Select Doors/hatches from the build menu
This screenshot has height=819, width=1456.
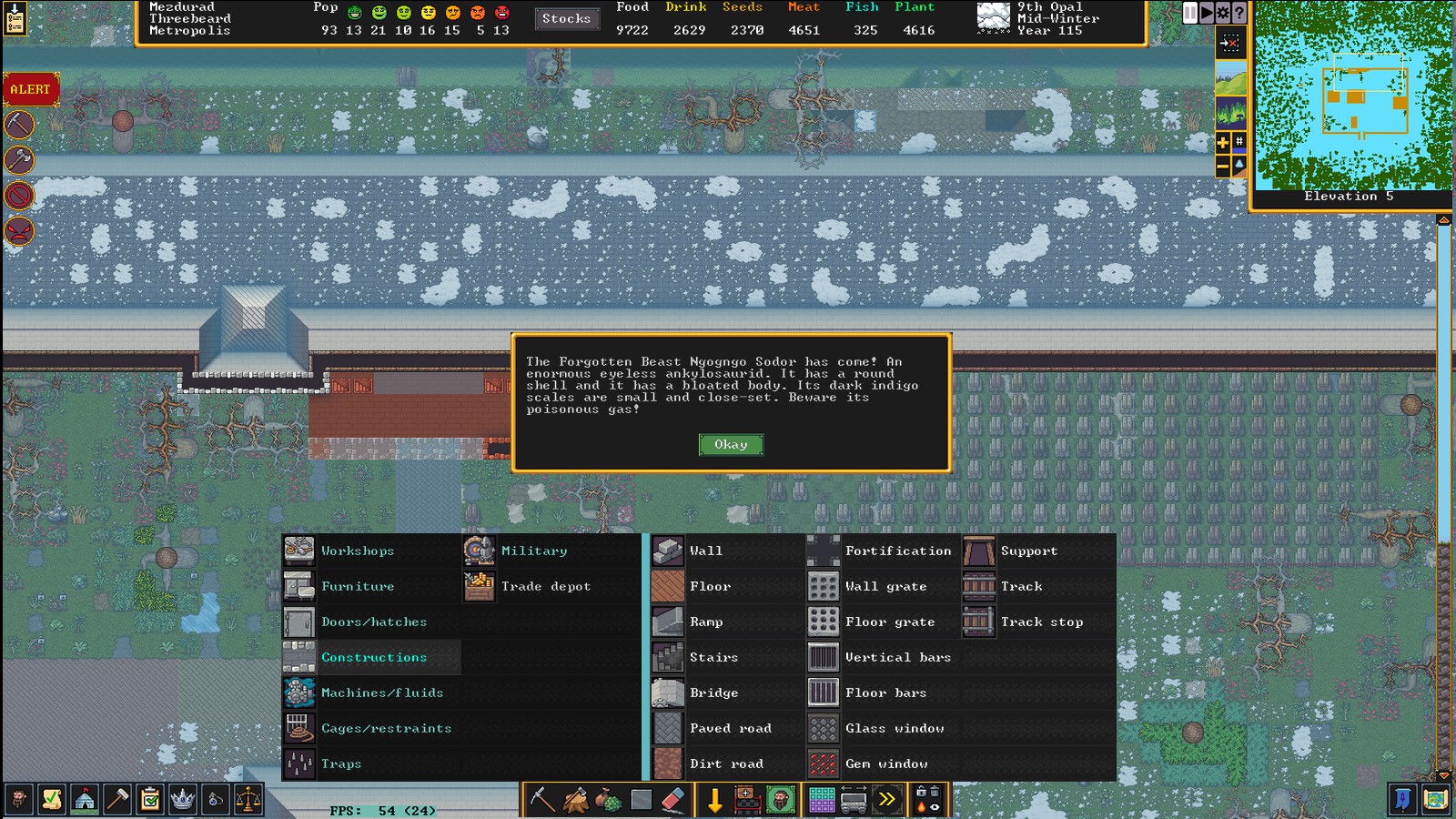coord(373,622)
